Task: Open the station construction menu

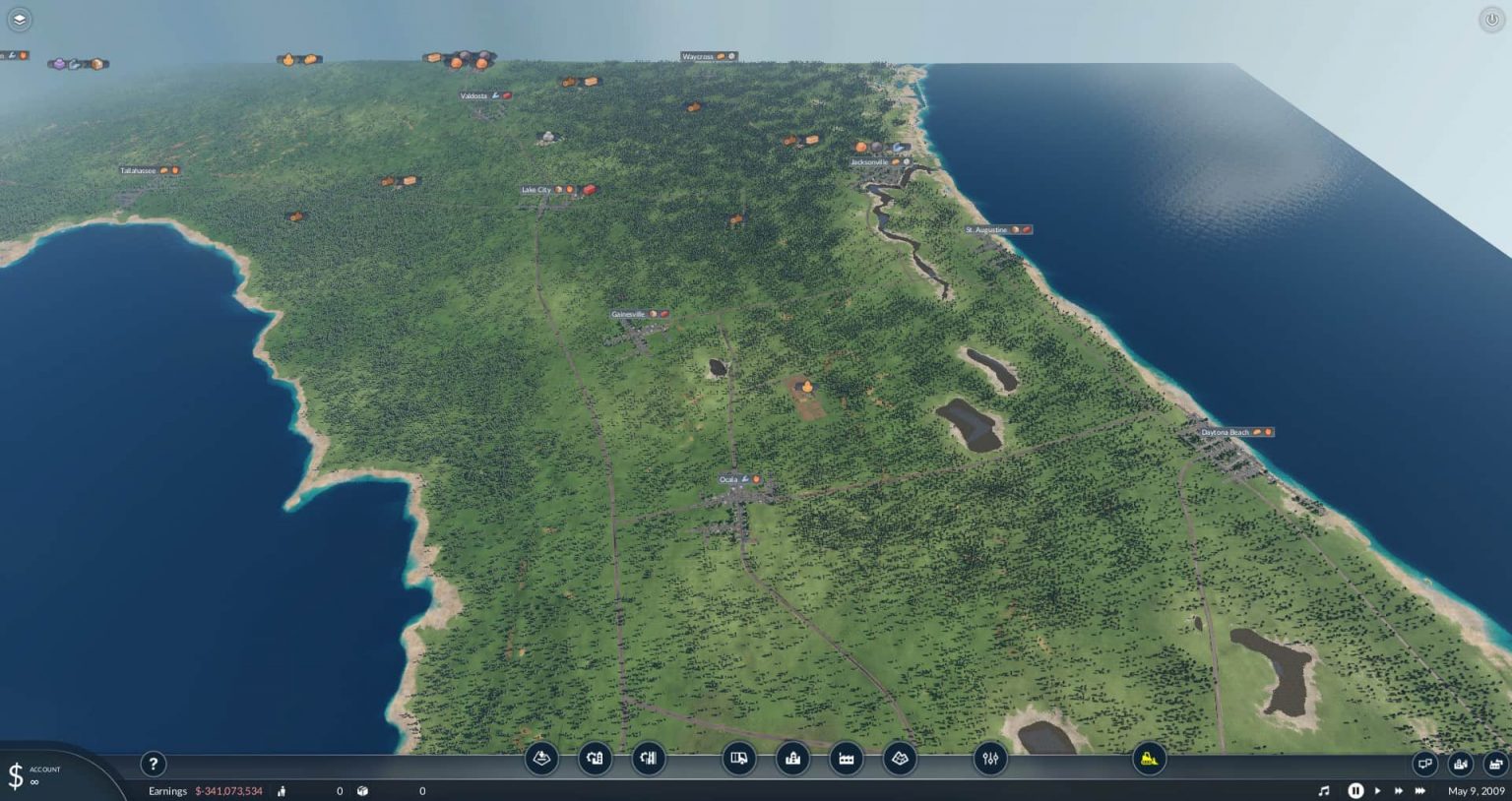Action: 792,759
